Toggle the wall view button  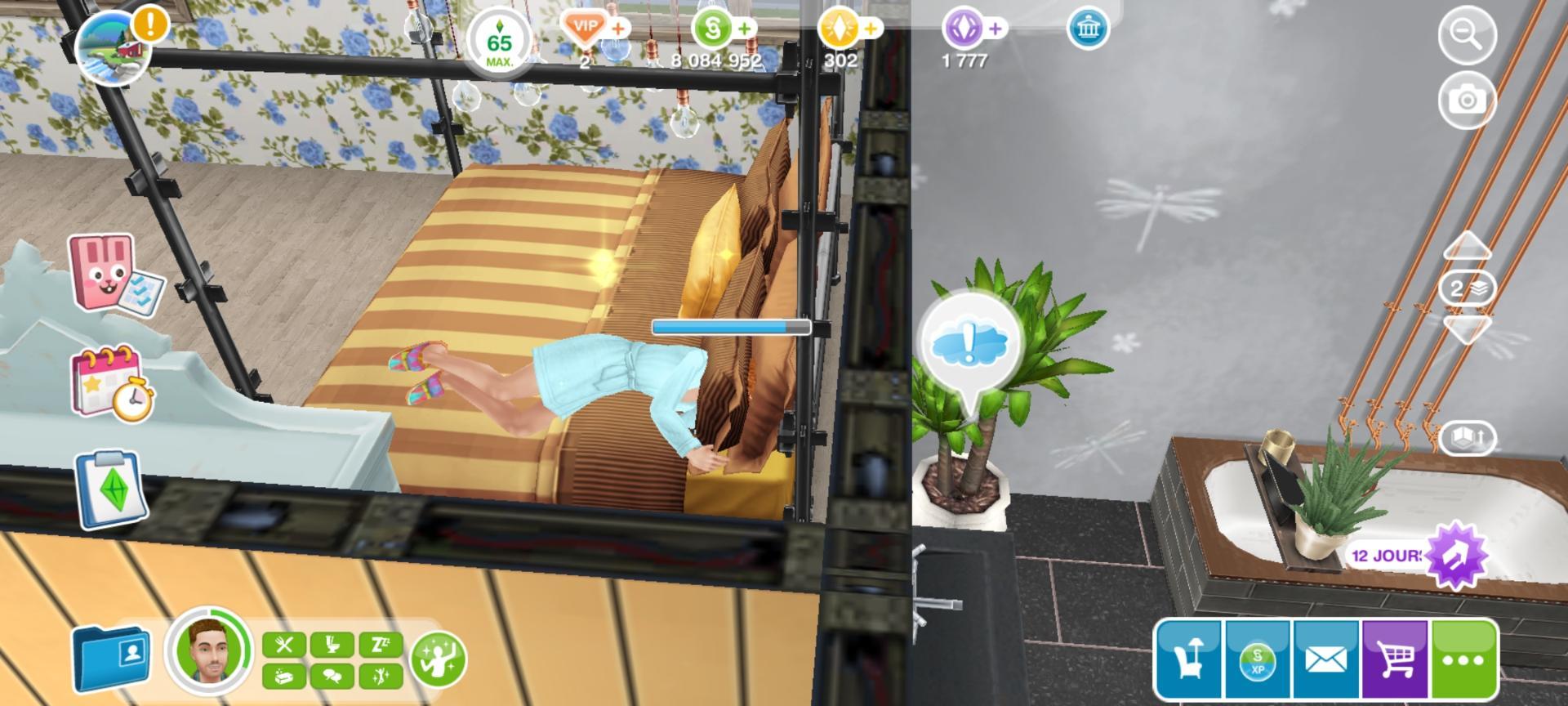1468,438
